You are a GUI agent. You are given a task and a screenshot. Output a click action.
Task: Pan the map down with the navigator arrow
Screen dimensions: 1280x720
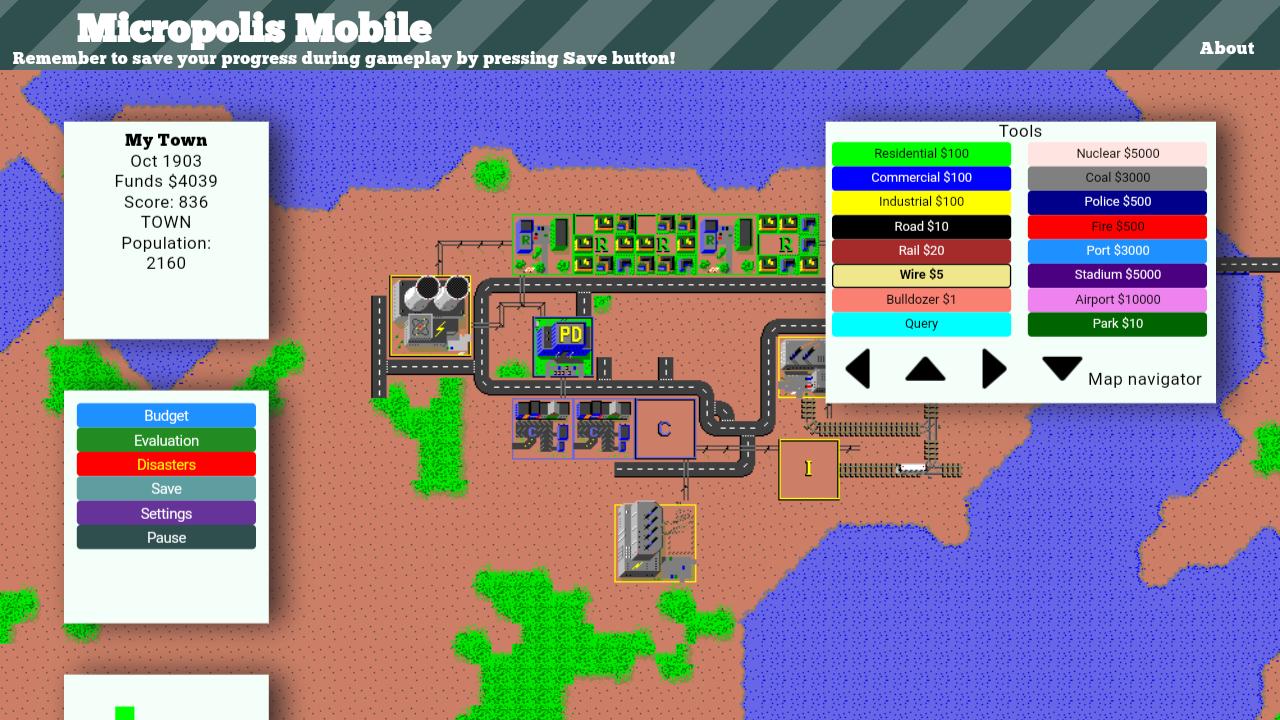click(1062, 369)
